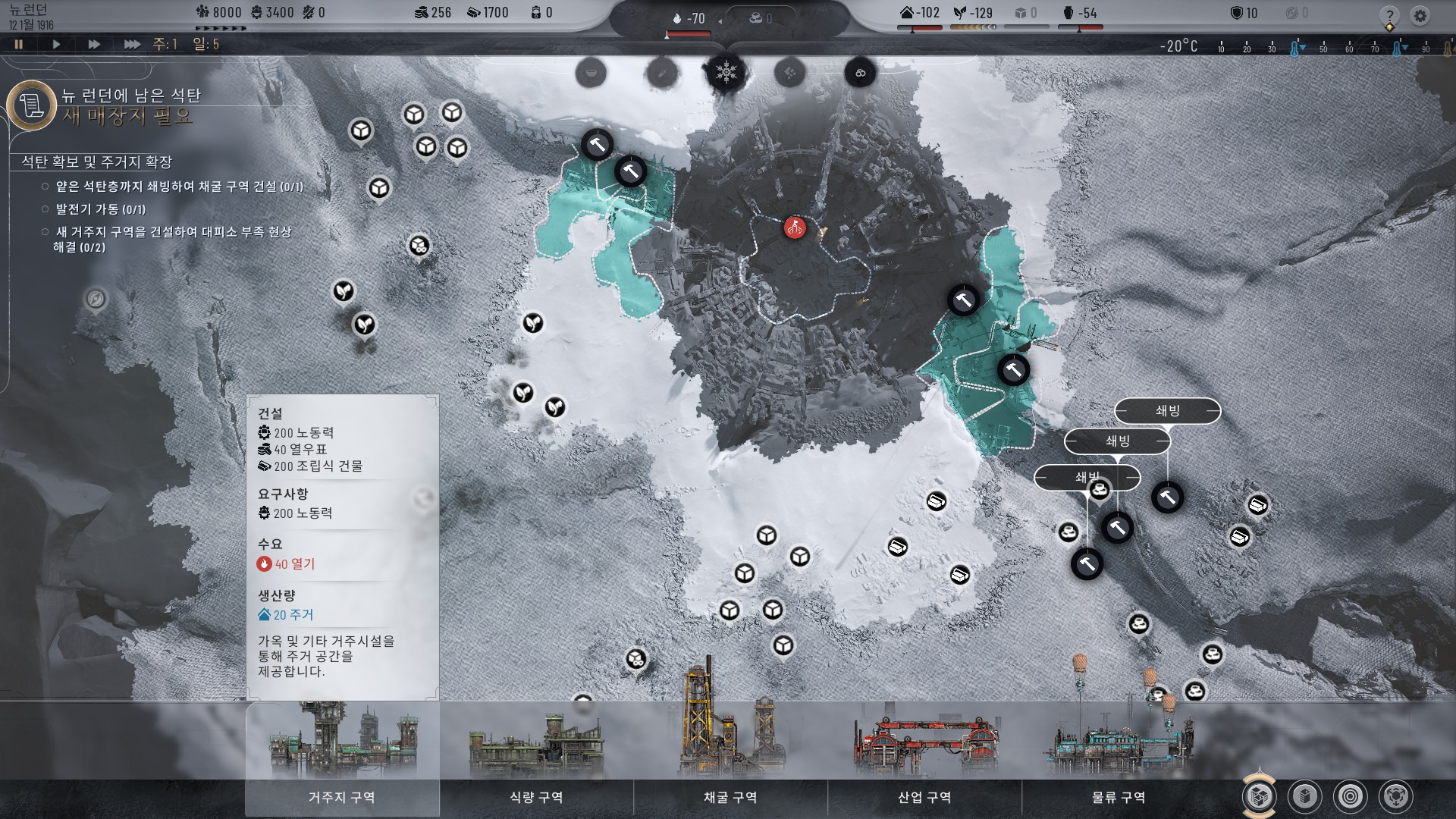Show the handcuffs crime overlay icon
This screenshot has width=1456, height=819.
point(860,74)
